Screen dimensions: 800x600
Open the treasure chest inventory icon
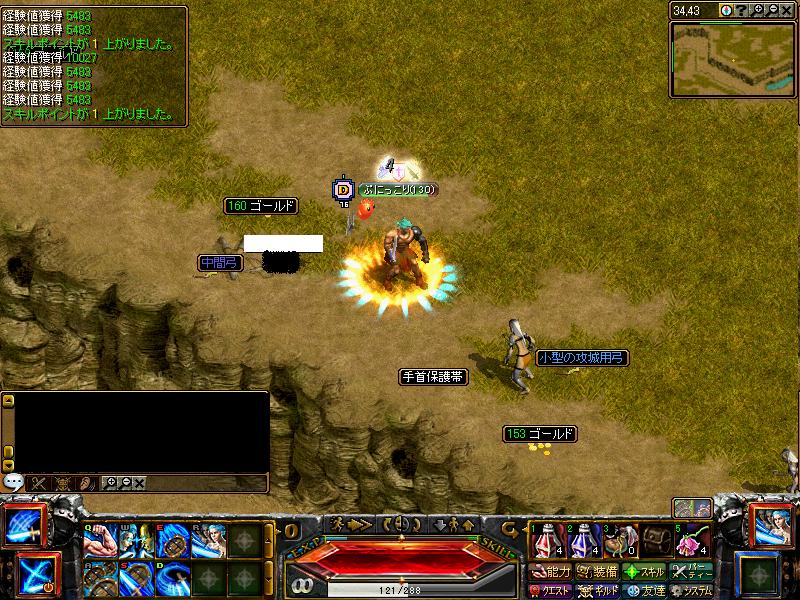[656, 541]
